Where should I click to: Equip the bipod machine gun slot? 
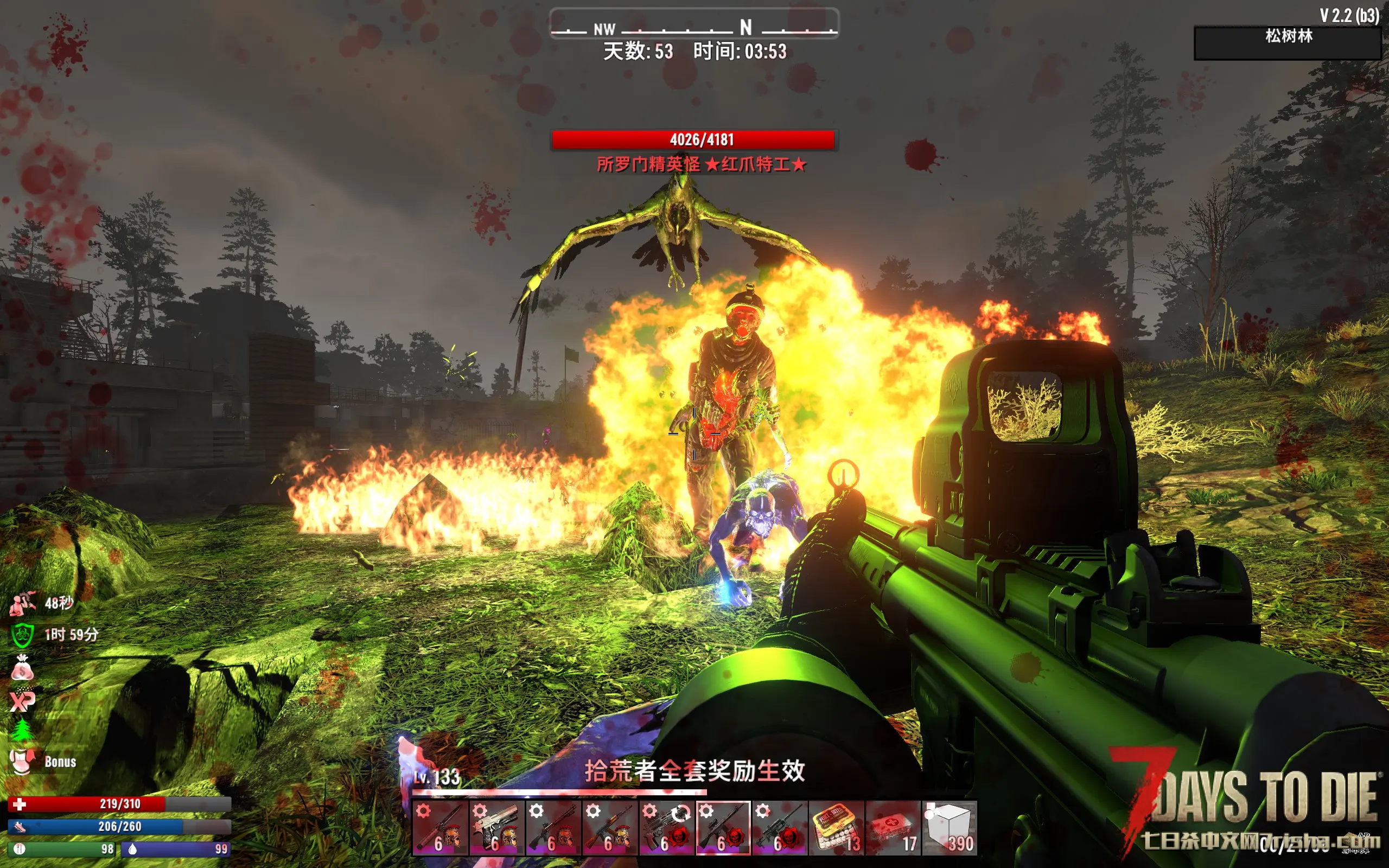pyautogui.click(x=779, y=828)
